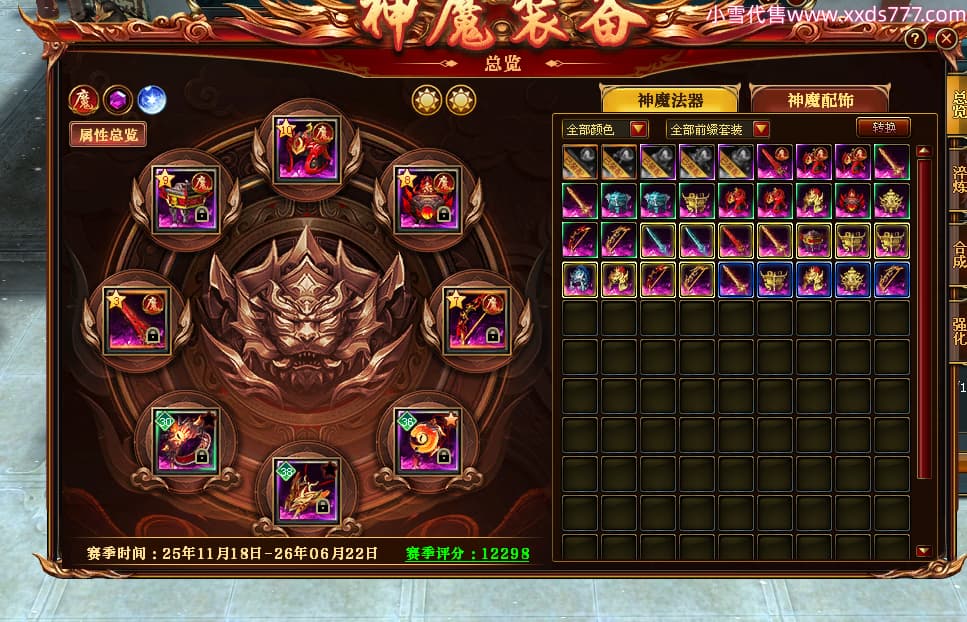Viewport: 967px width, 622px height.
Task: Select the top equipped red dragon slot
Action: coord(307,150)
